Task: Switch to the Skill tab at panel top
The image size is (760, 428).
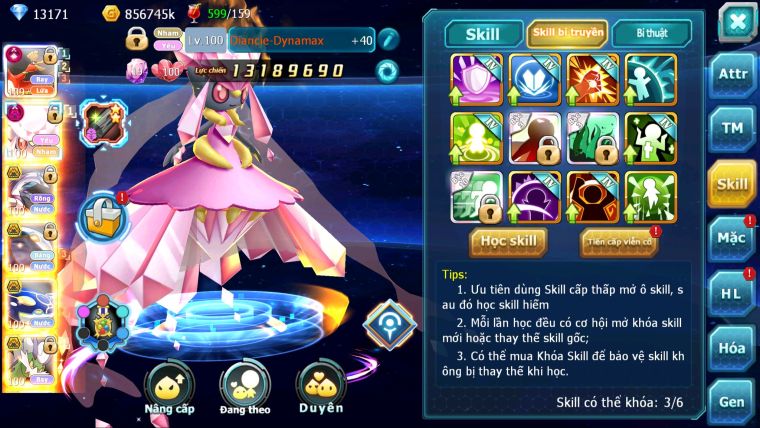Action: [x=484, y=33]
